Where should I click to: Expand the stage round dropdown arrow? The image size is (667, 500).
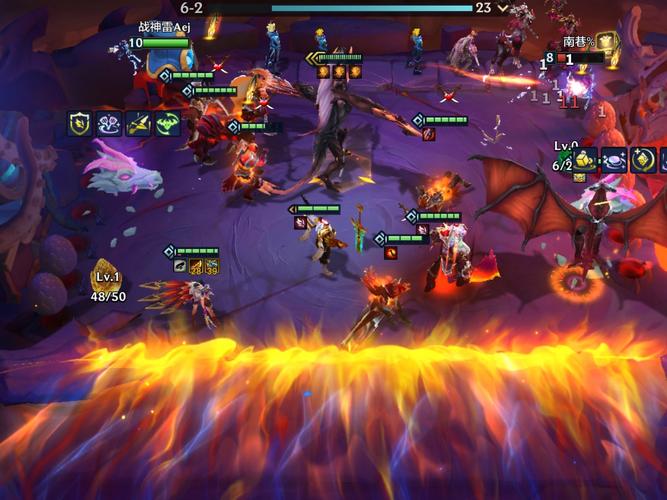503,8
